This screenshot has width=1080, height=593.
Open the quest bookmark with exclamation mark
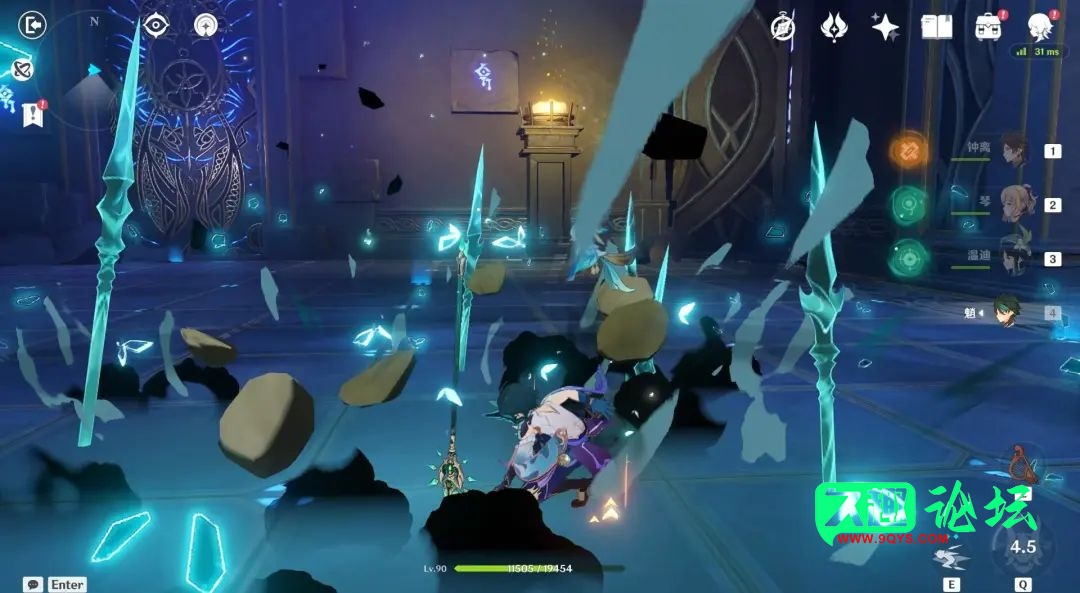(x=33, y=114)
